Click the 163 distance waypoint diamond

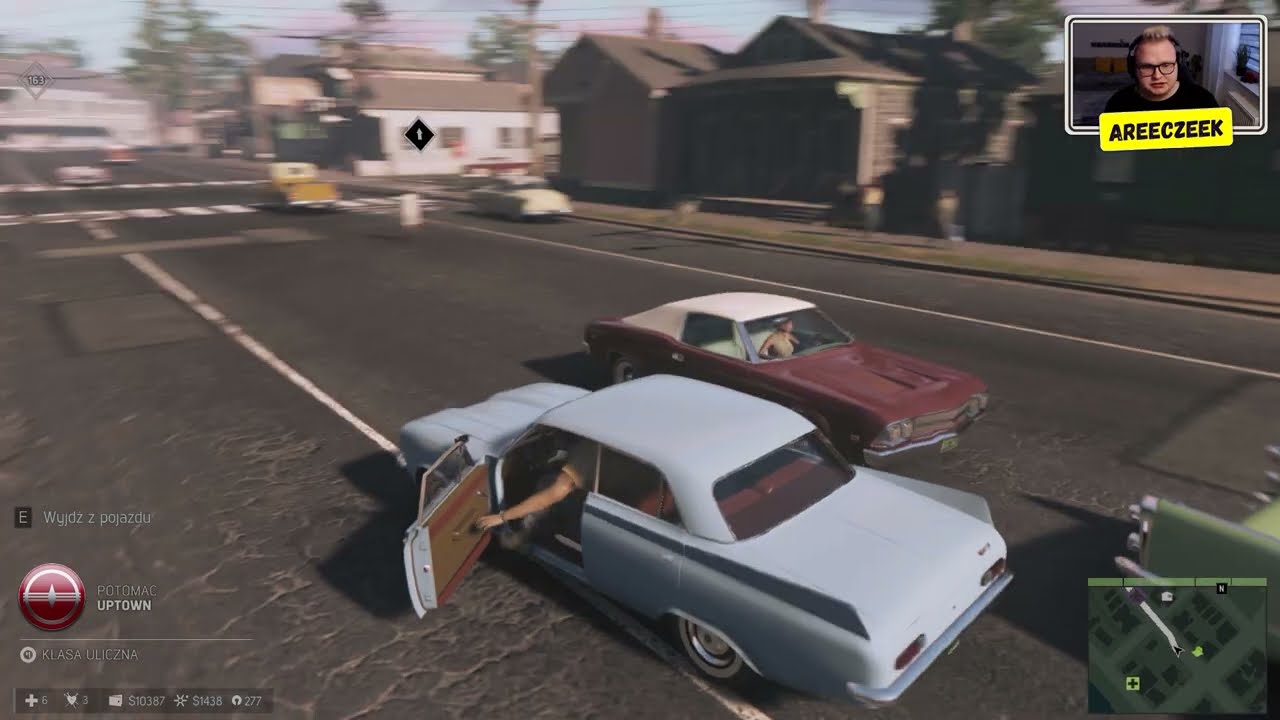36,80
